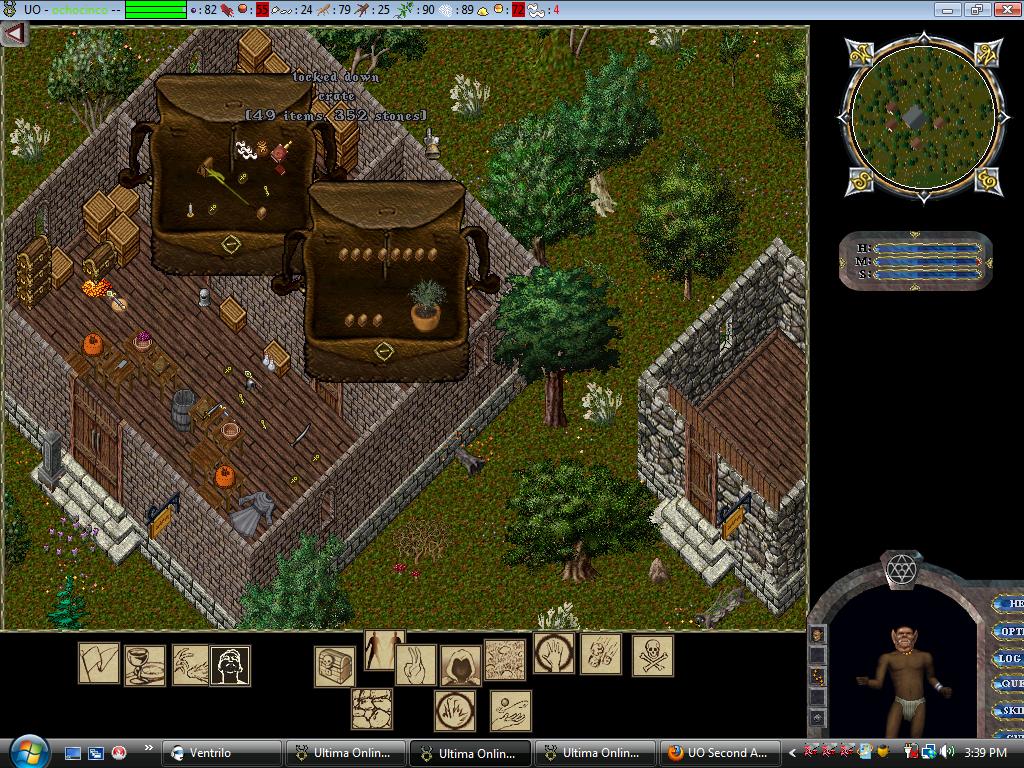Activate the chalice and plate spell icon
Screen dimensions: 1024x768
tap(144, 665)
